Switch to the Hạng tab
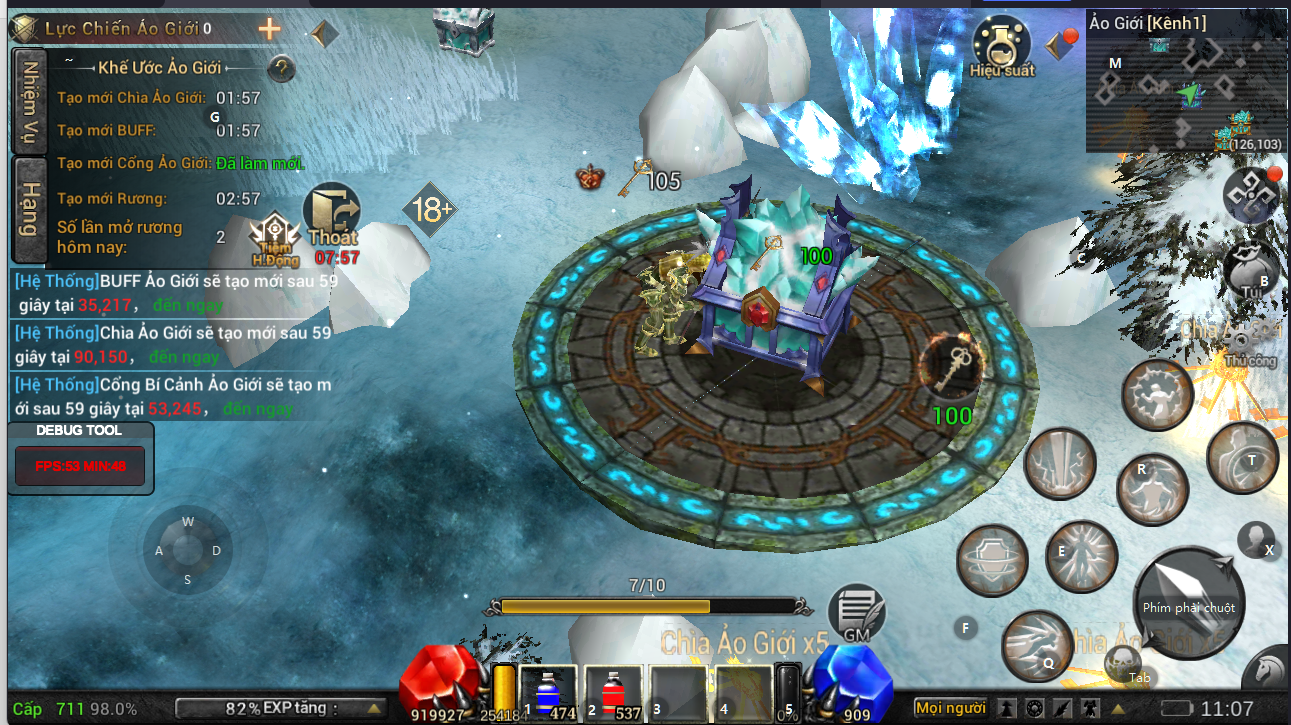 point(30,210)
